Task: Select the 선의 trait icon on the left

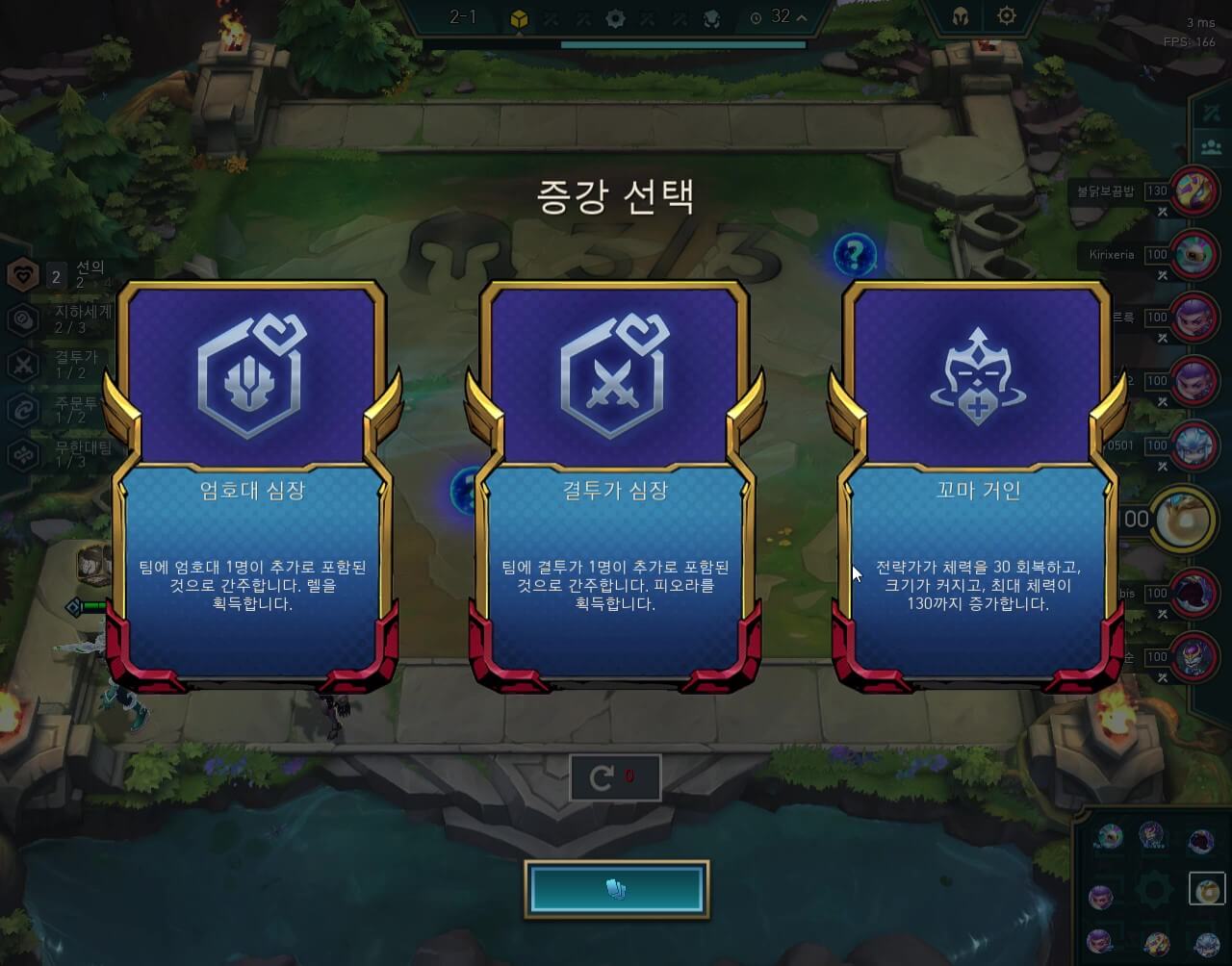Action: 21,274
